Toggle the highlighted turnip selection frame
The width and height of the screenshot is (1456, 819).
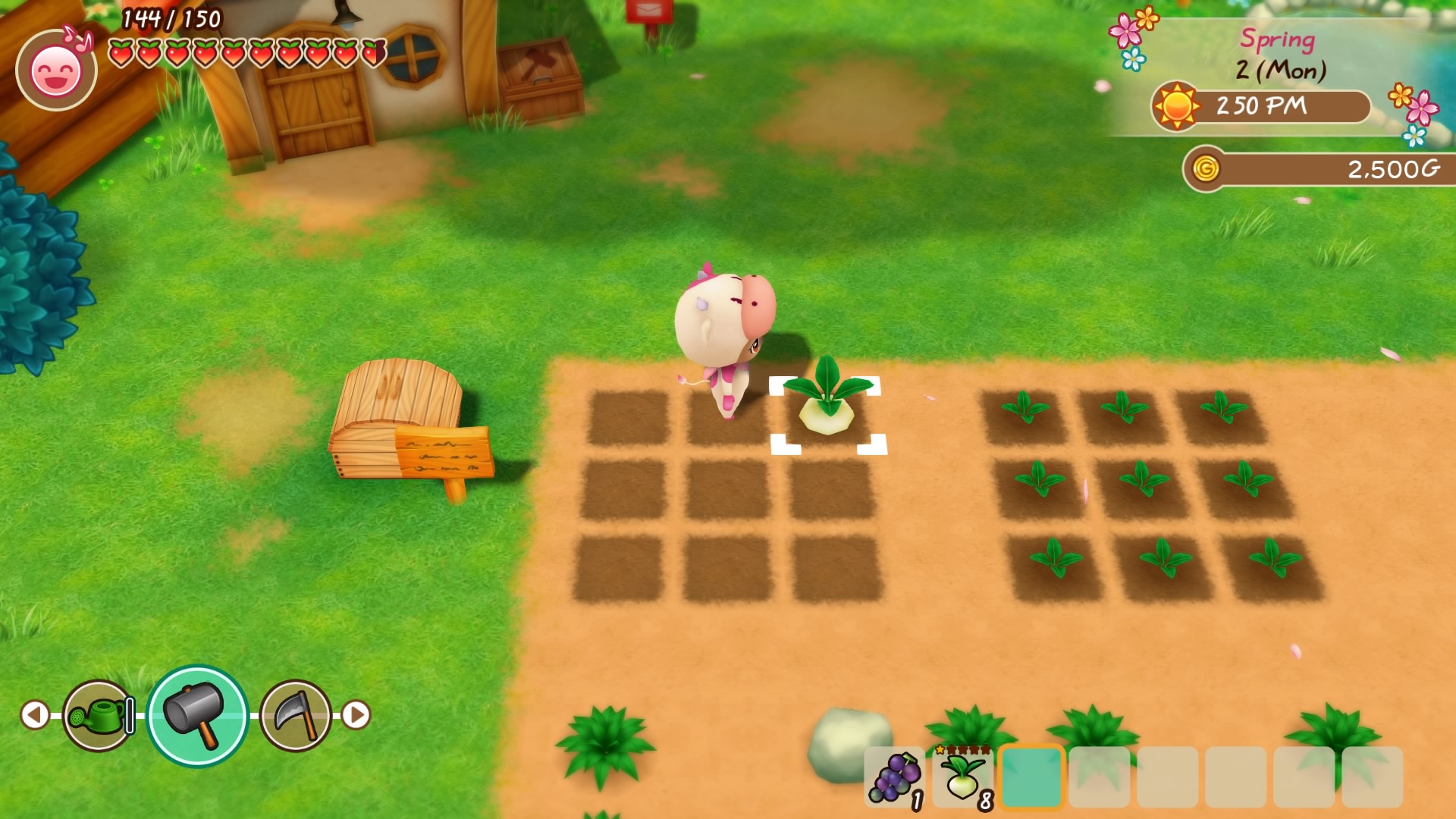tap(827, 414)
